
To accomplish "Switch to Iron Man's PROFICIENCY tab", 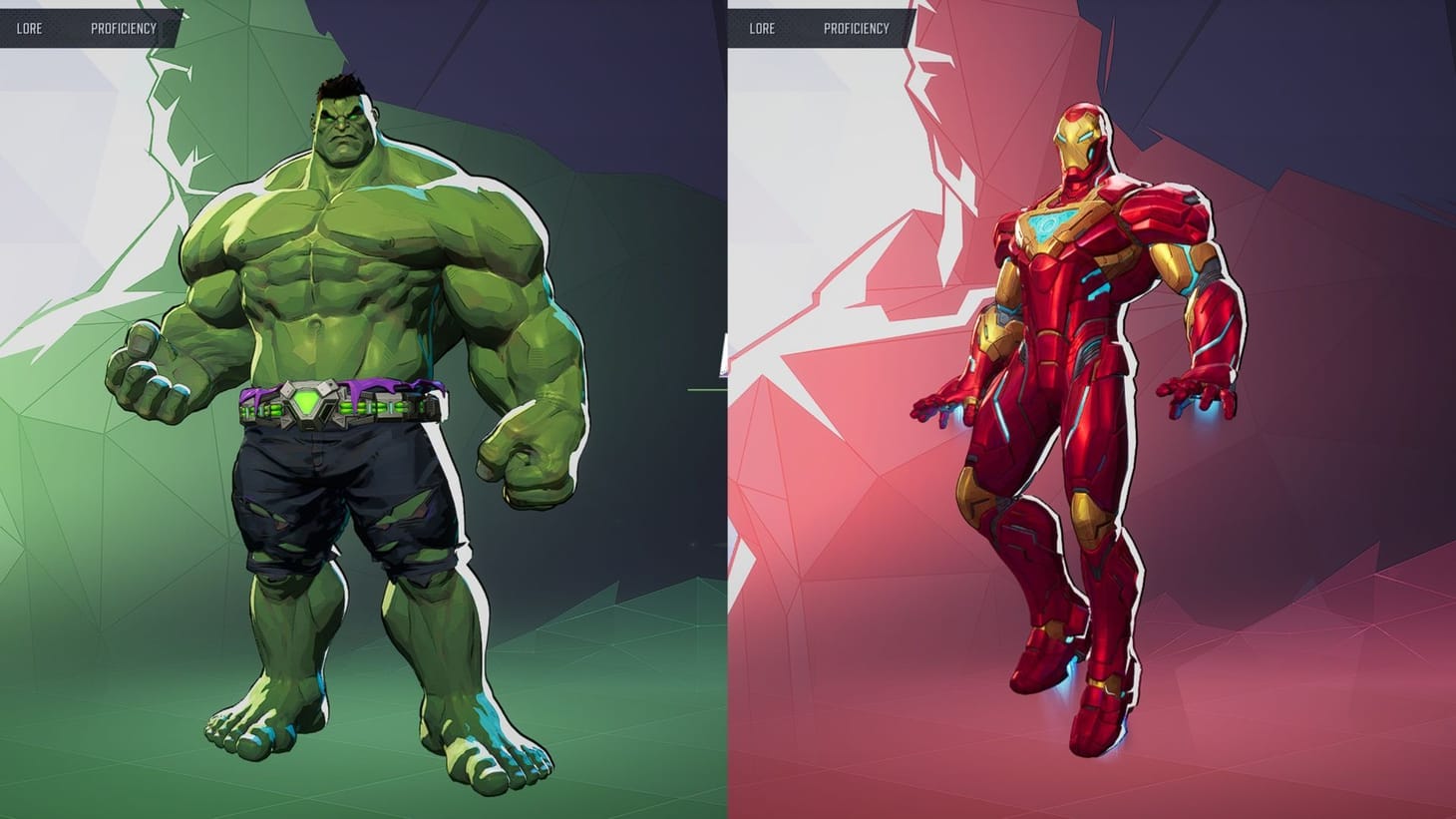I will [x=857, y=28].
